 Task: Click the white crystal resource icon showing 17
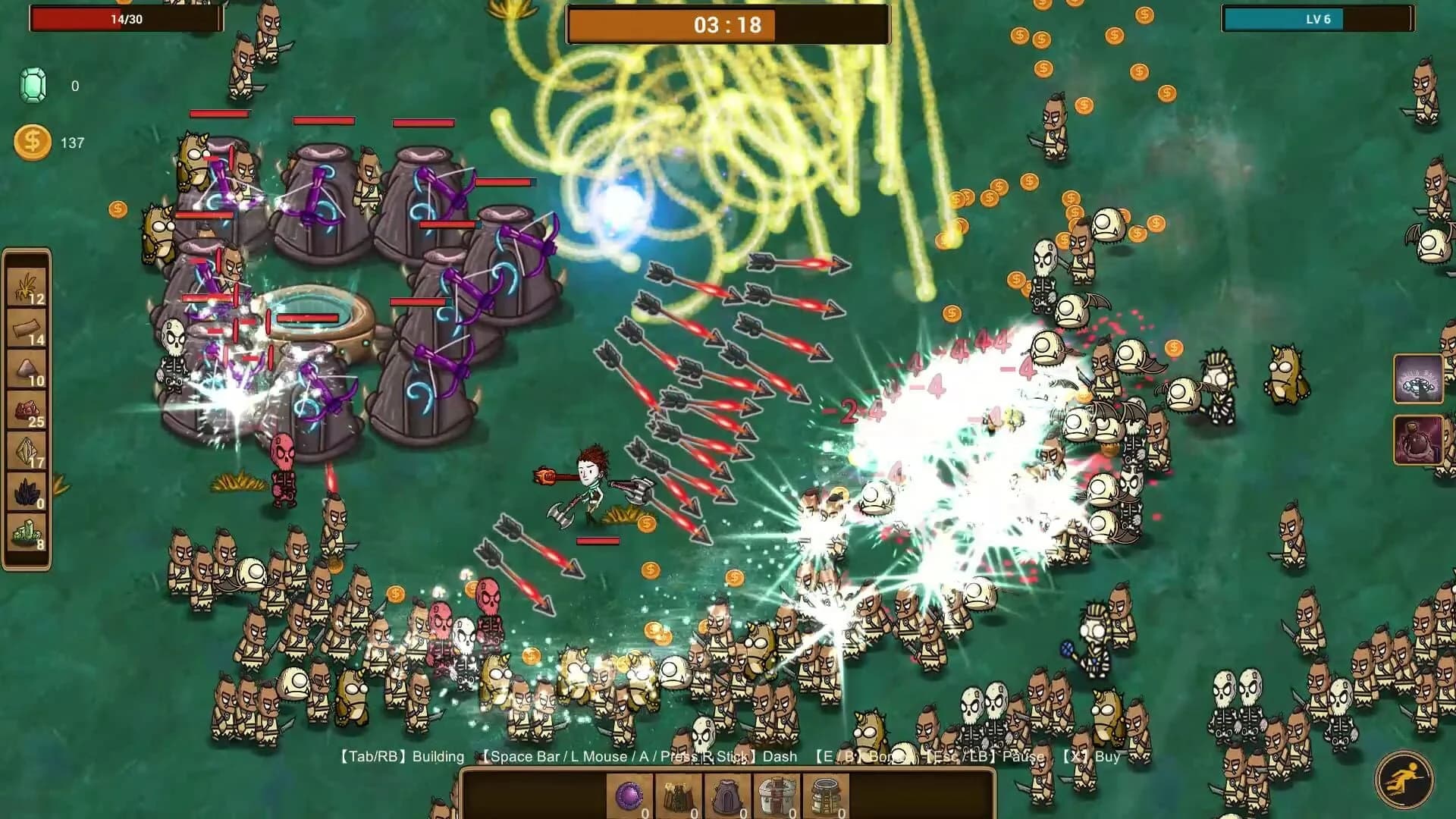pos(29,449)
